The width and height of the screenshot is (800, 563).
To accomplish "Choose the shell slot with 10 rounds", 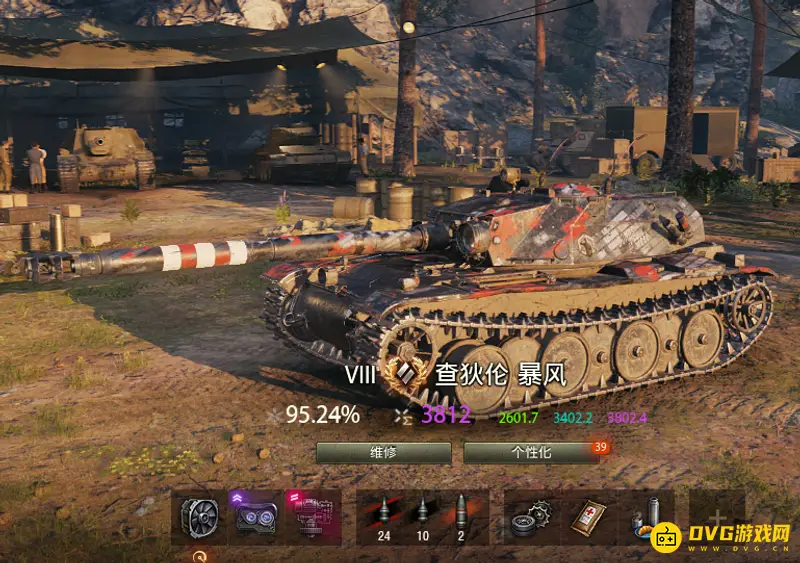I will point(422,517).
